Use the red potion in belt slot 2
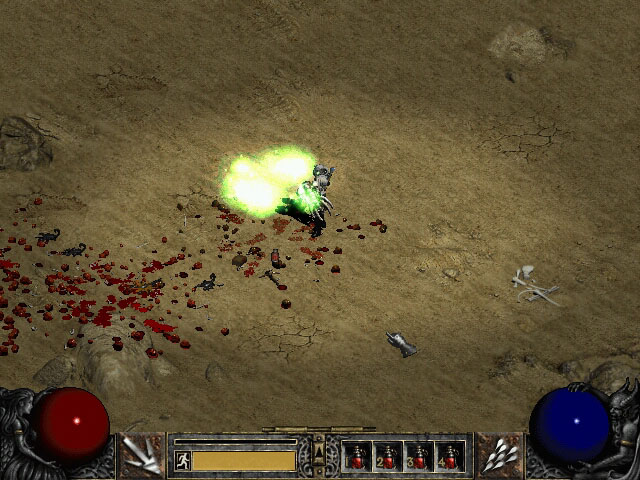 click(x=388, y=457)
